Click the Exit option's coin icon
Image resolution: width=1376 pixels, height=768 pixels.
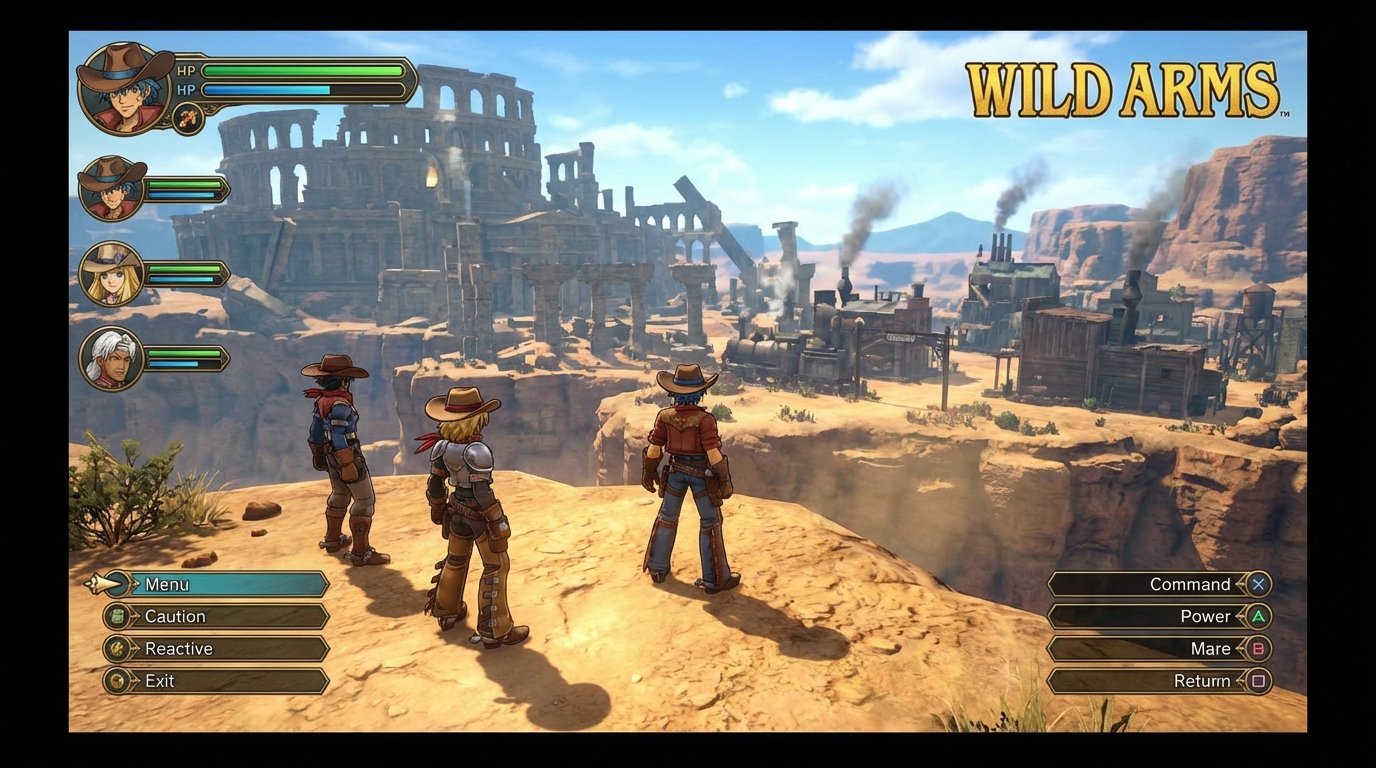coord(117,681)
